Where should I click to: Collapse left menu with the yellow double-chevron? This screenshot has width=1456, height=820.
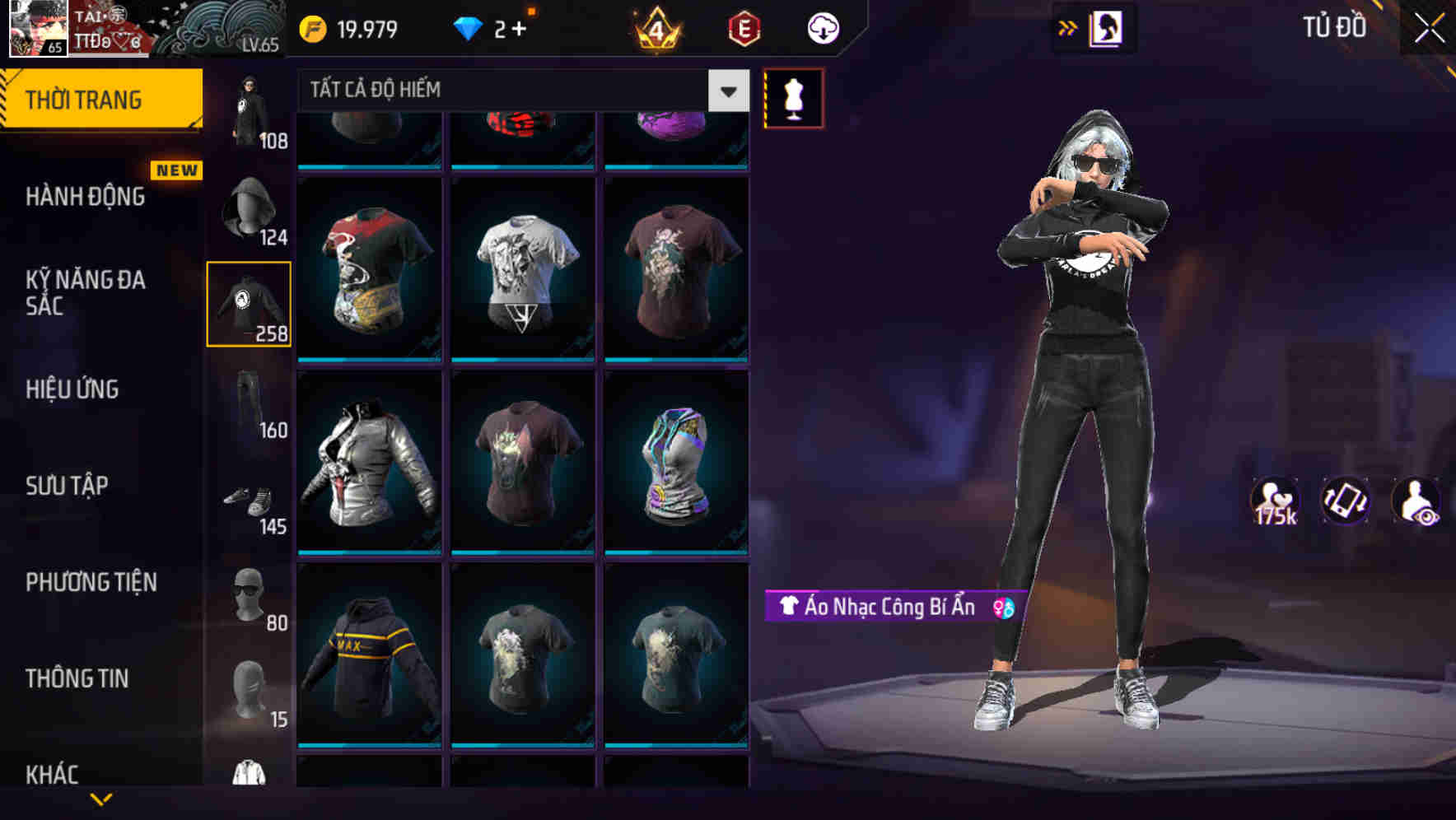tap(1068, 27)
